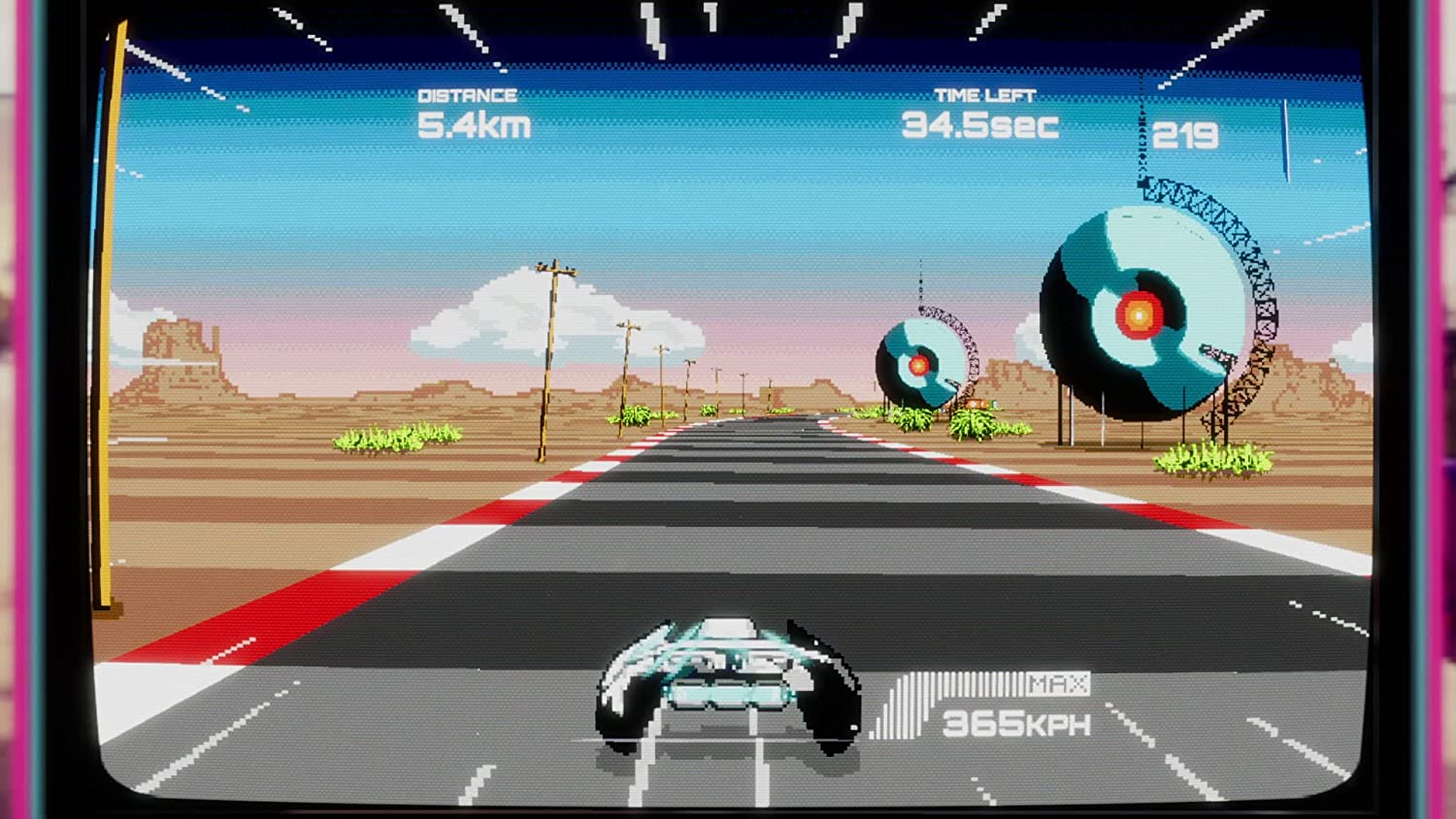This screenshot has height=819, width=1456.
Task: Select the nearest telephone pole by the road
Action: click(x=548, y=340)
